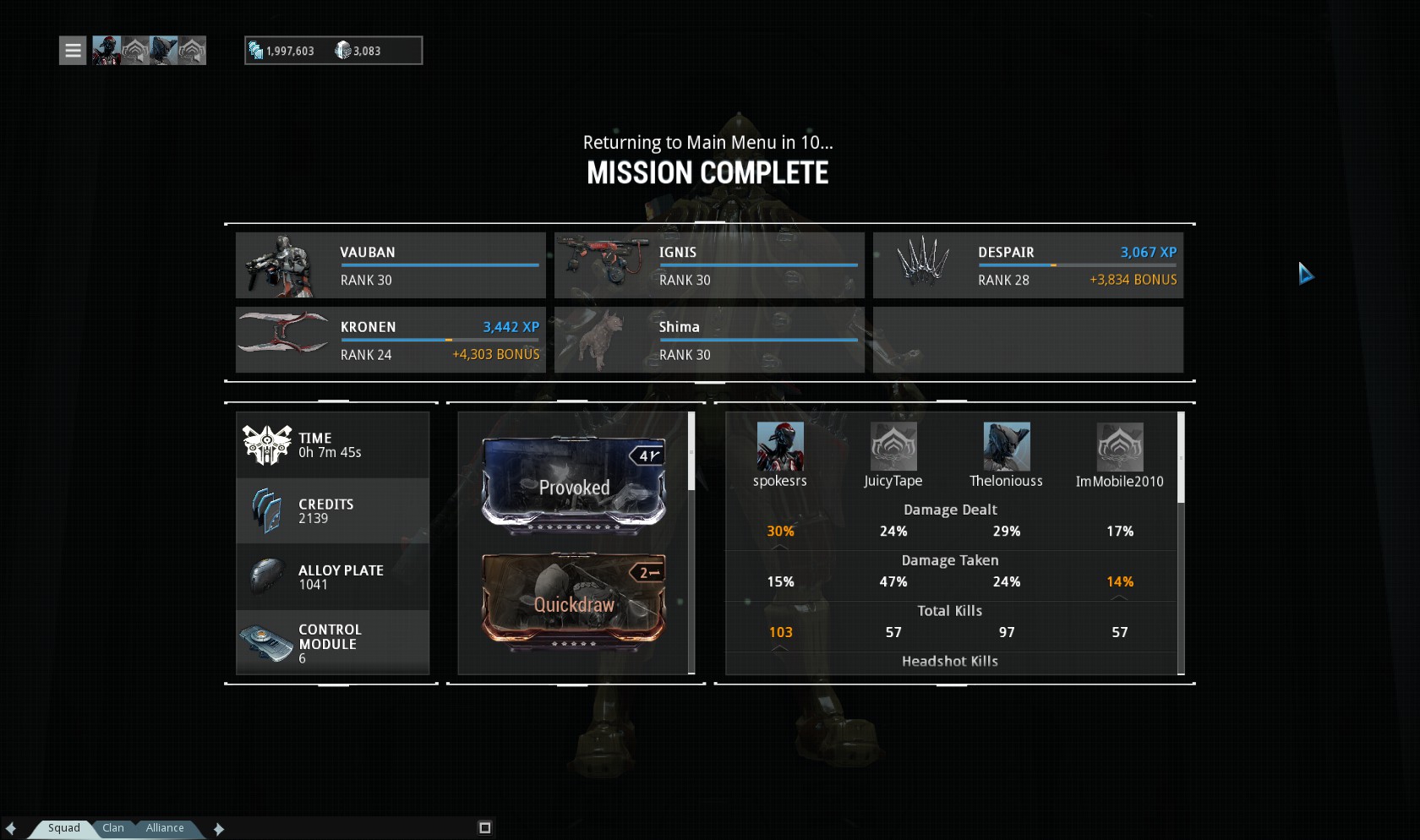Image resolution: width=1420 pixels, height=840 pixels.
Task: Switch to the Alliance chat tab
Action: (x=165, y=828)
